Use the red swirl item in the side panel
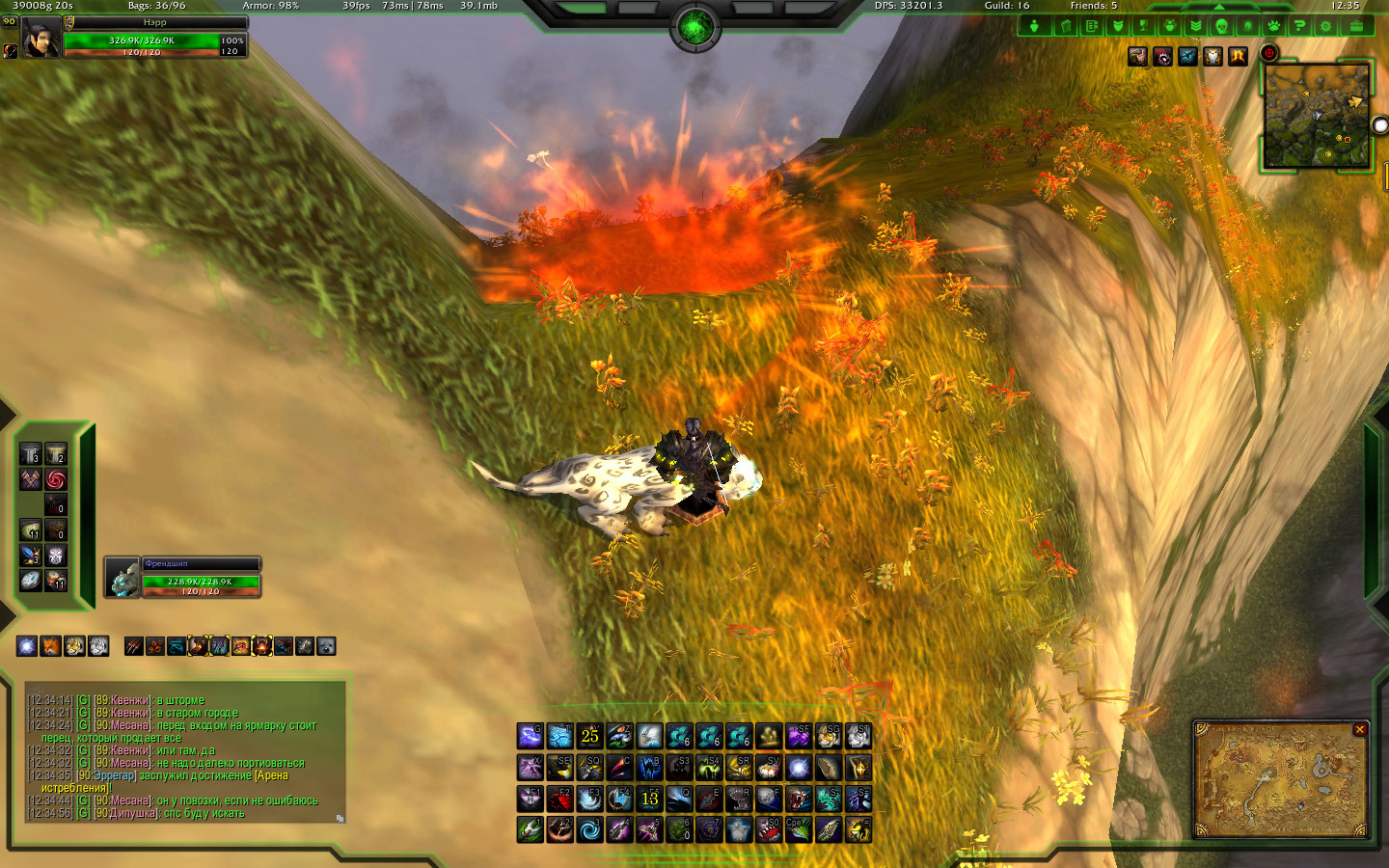The width and height of the screenshot is (1389, 868). (56, 479)
